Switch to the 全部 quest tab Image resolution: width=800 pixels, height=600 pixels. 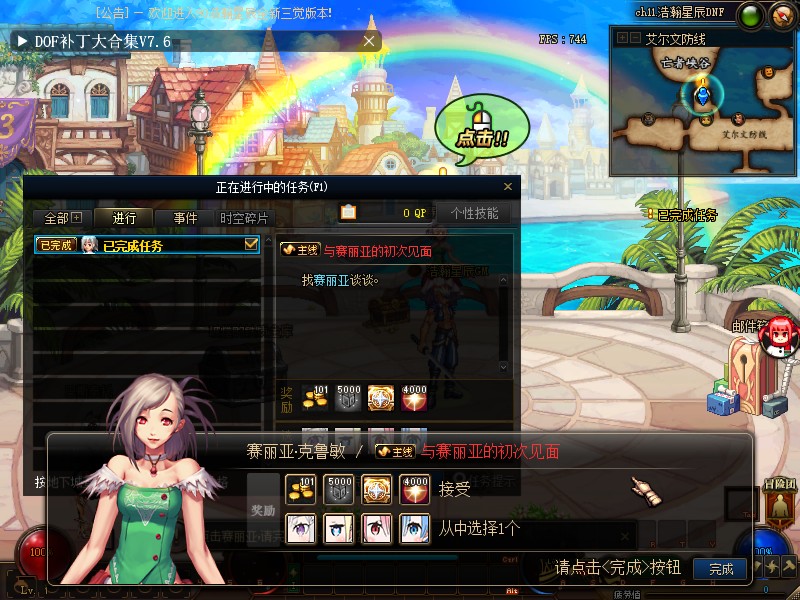(x=63, y=217)
